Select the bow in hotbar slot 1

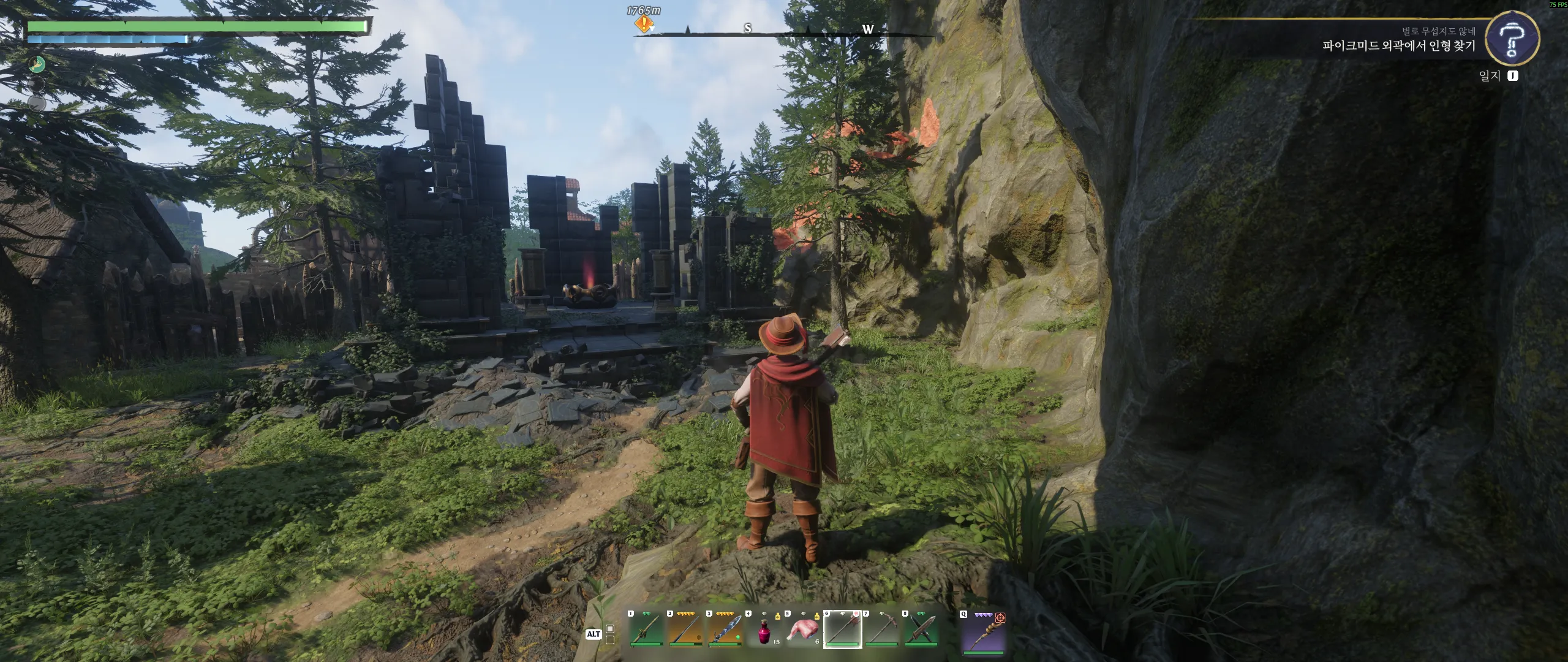646,630
